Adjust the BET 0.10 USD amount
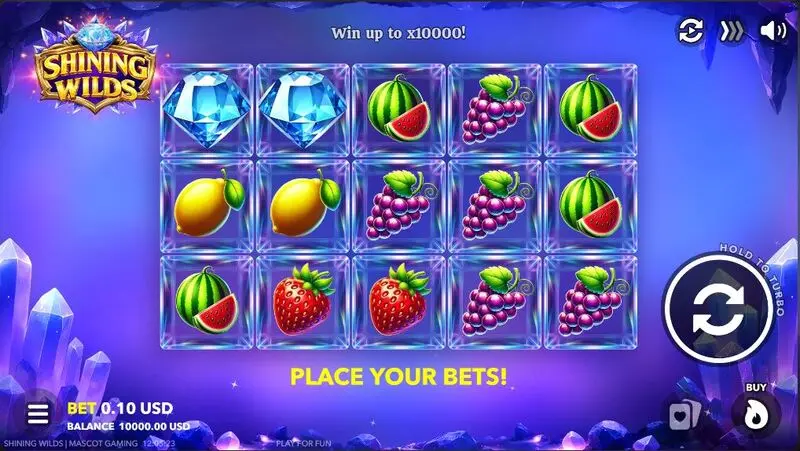This screenshot has width=800, height=451. click(120, 408)
